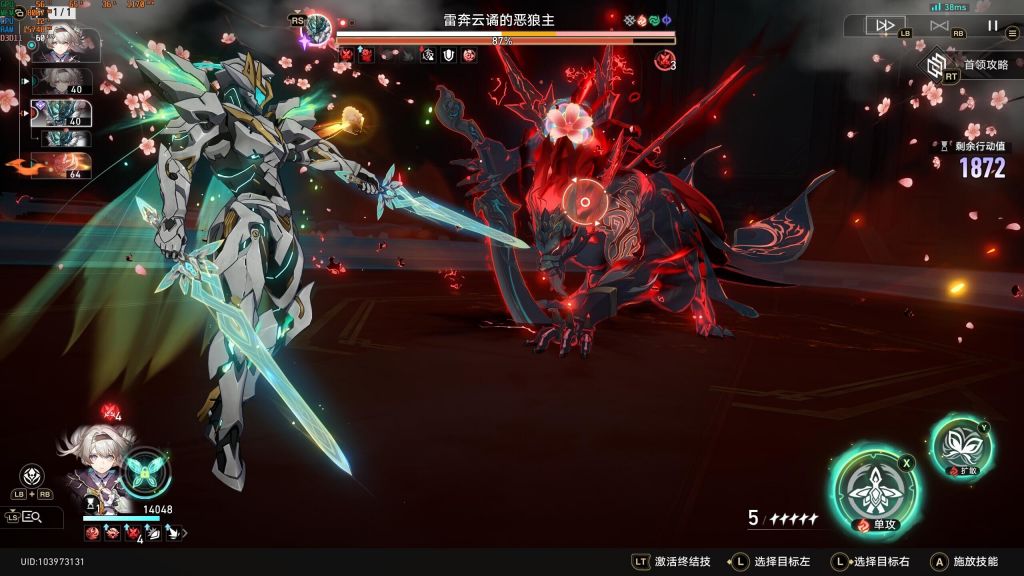
Task: Target the boss with the lock-on reticle
Action: [582, 203]
